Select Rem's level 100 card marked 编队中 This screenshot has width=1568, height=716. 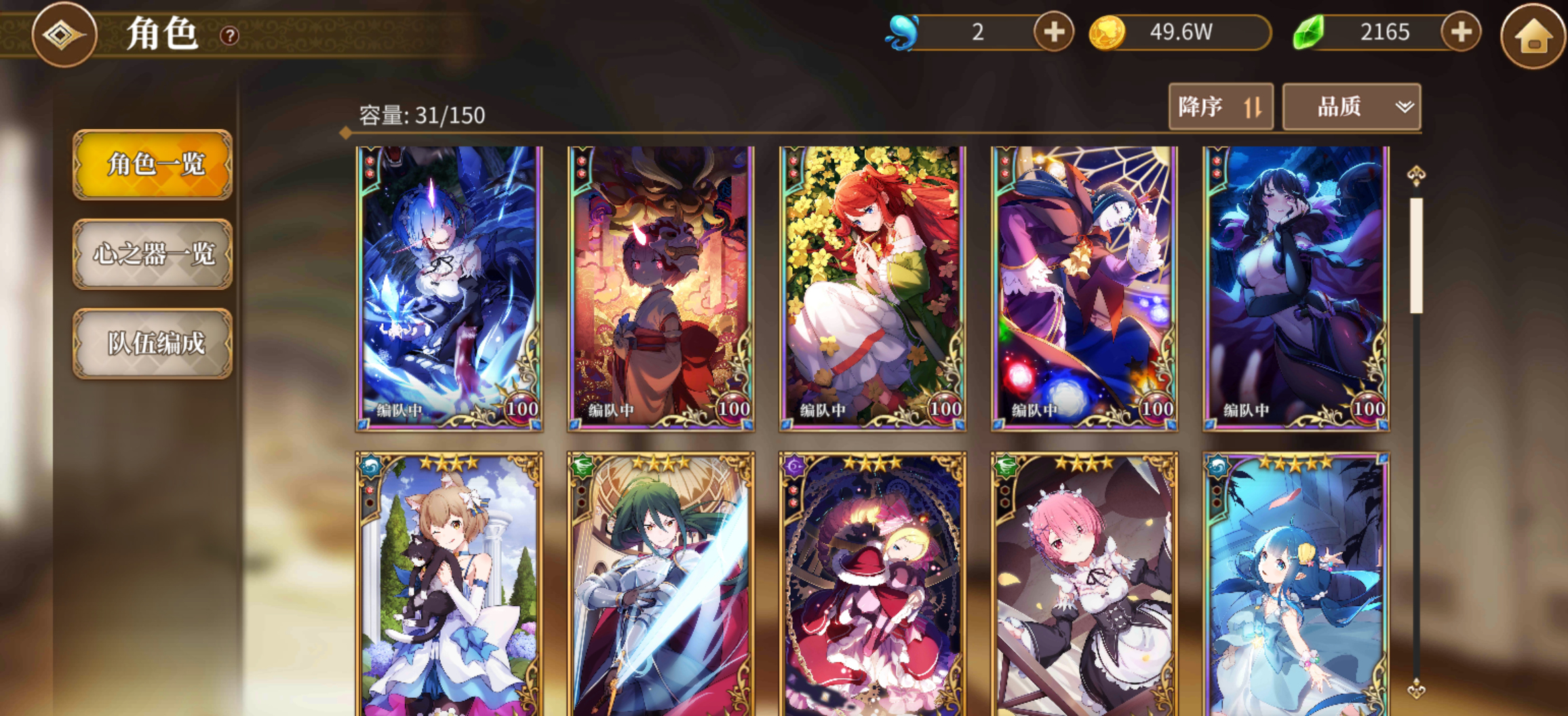448,285
